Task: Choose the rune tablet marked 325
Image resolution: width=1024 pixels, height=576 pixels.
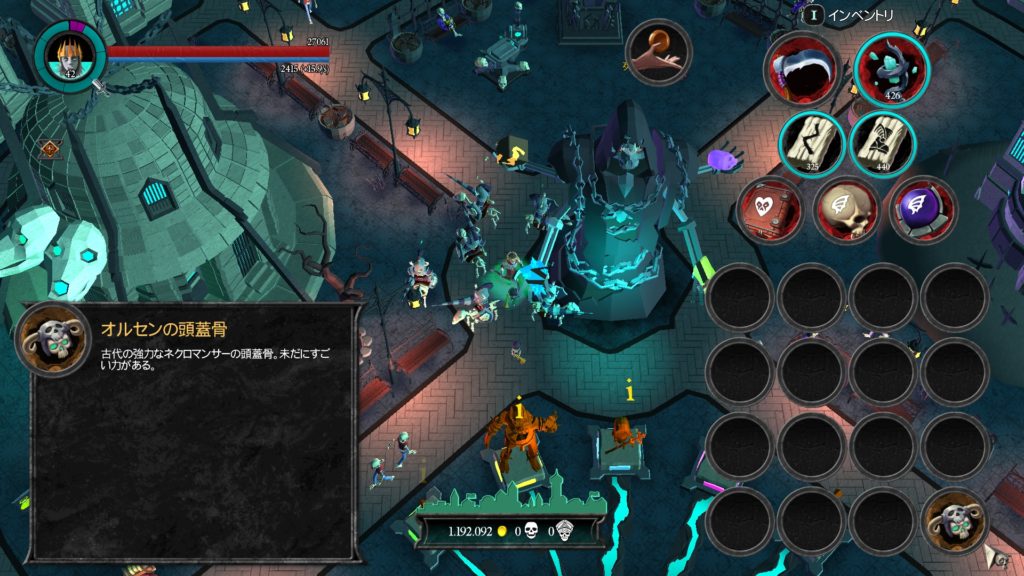Action: click(812, 143)
